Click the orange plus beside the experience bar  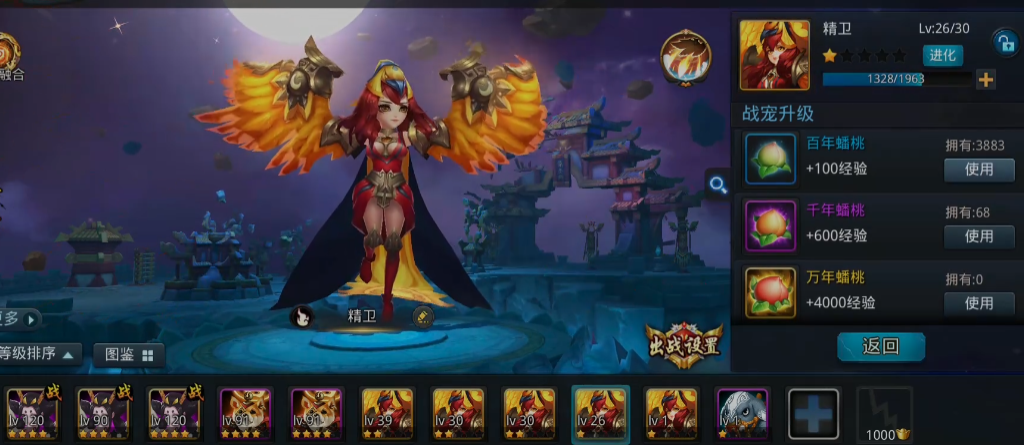click(x=986, y=80)
